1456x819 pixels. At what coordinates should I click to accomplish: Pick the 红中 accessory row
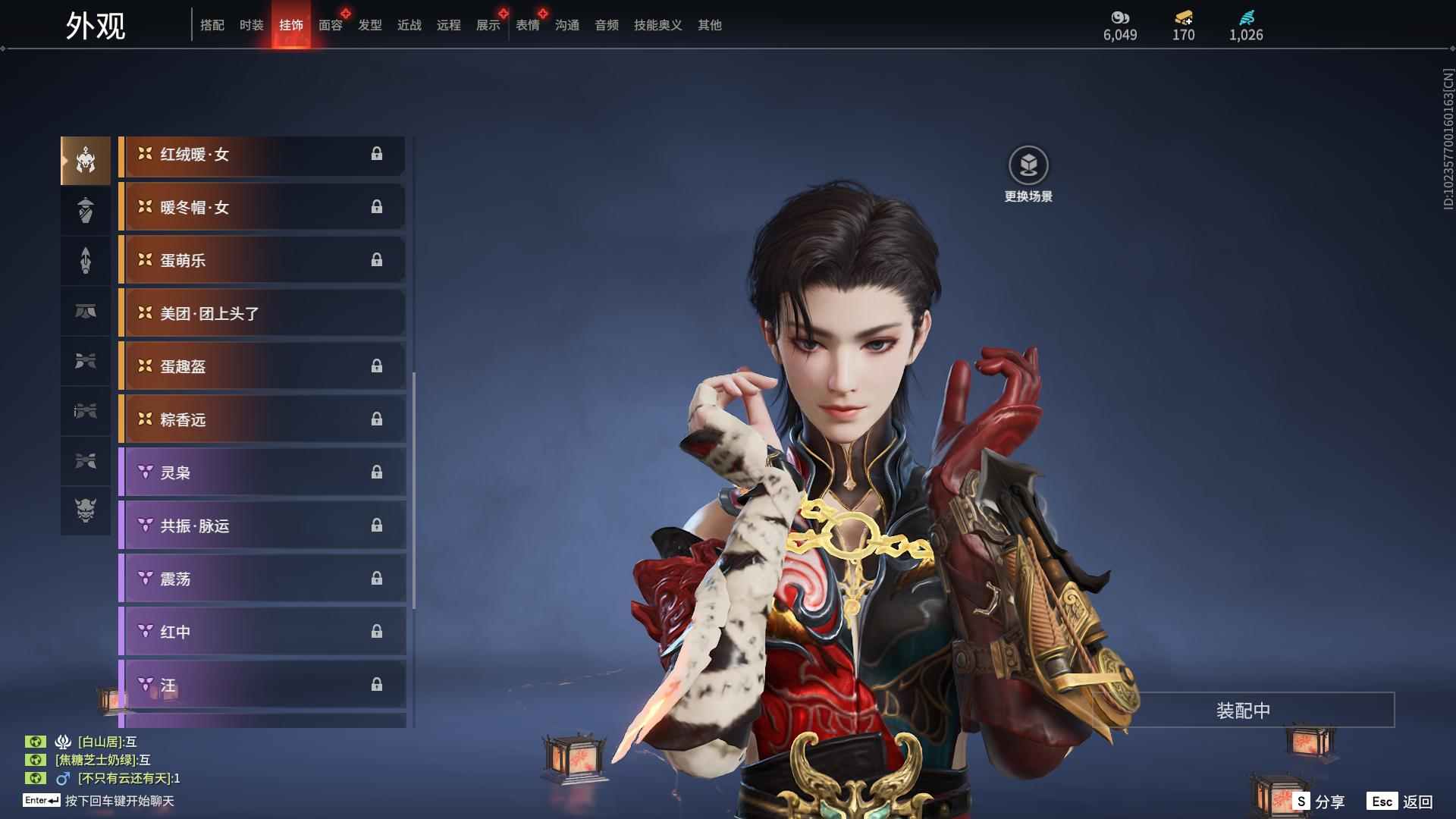click(x=262, y=632)
